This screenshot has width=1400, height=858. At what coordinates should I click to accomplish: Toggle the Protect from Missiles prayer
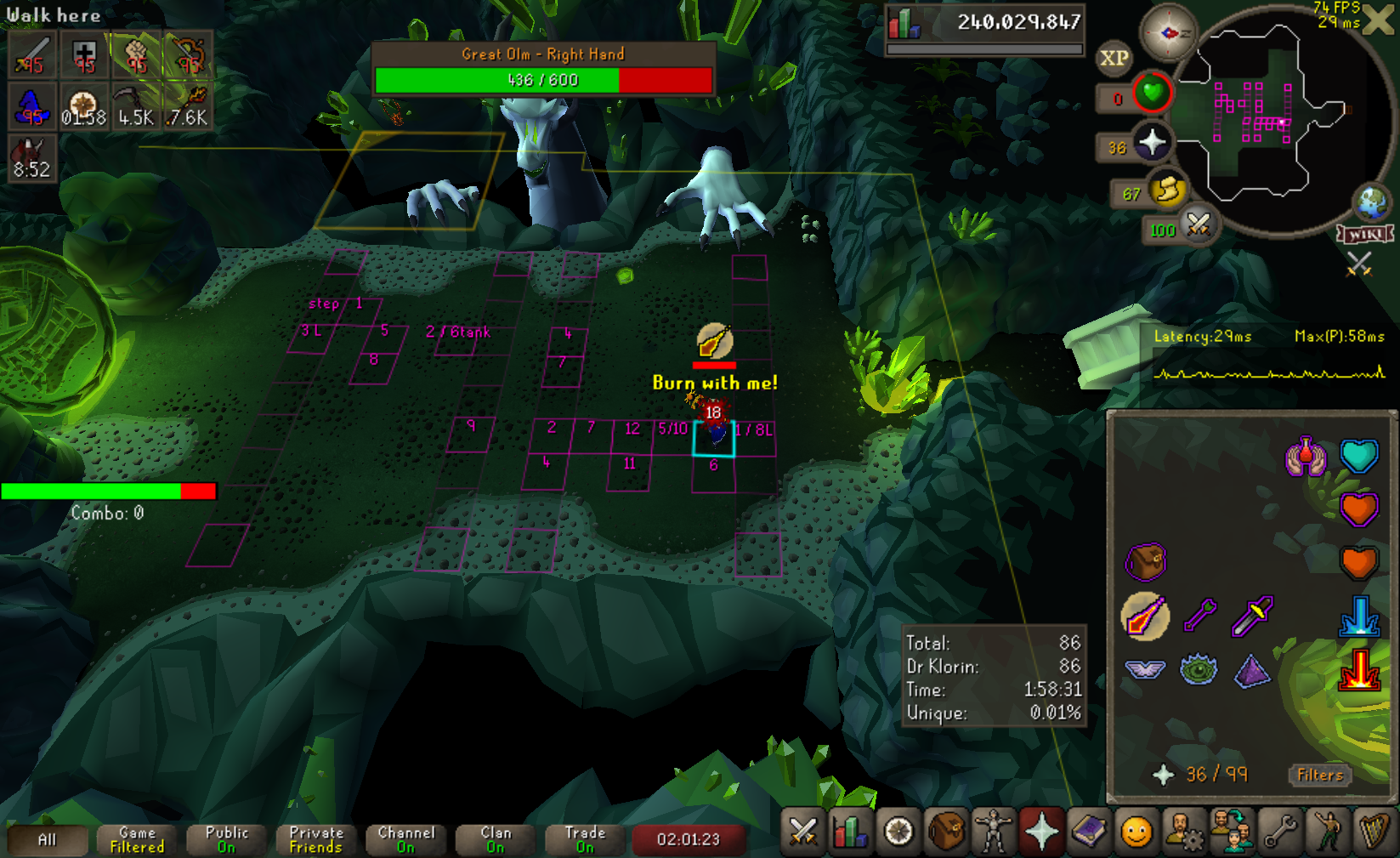(x=1199, y=616)
